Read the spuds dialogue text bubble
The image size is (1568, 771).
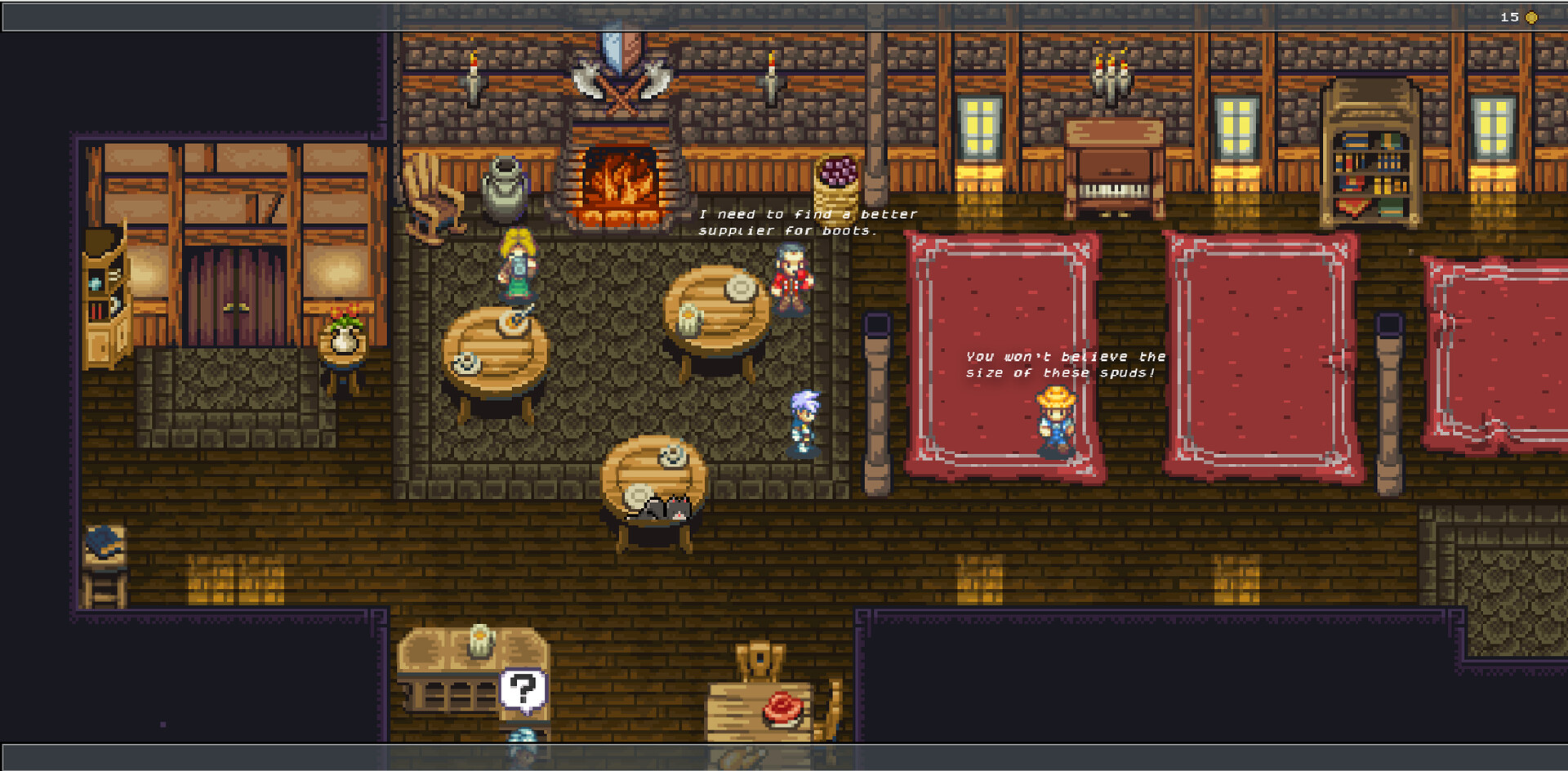coord(1064,365)
